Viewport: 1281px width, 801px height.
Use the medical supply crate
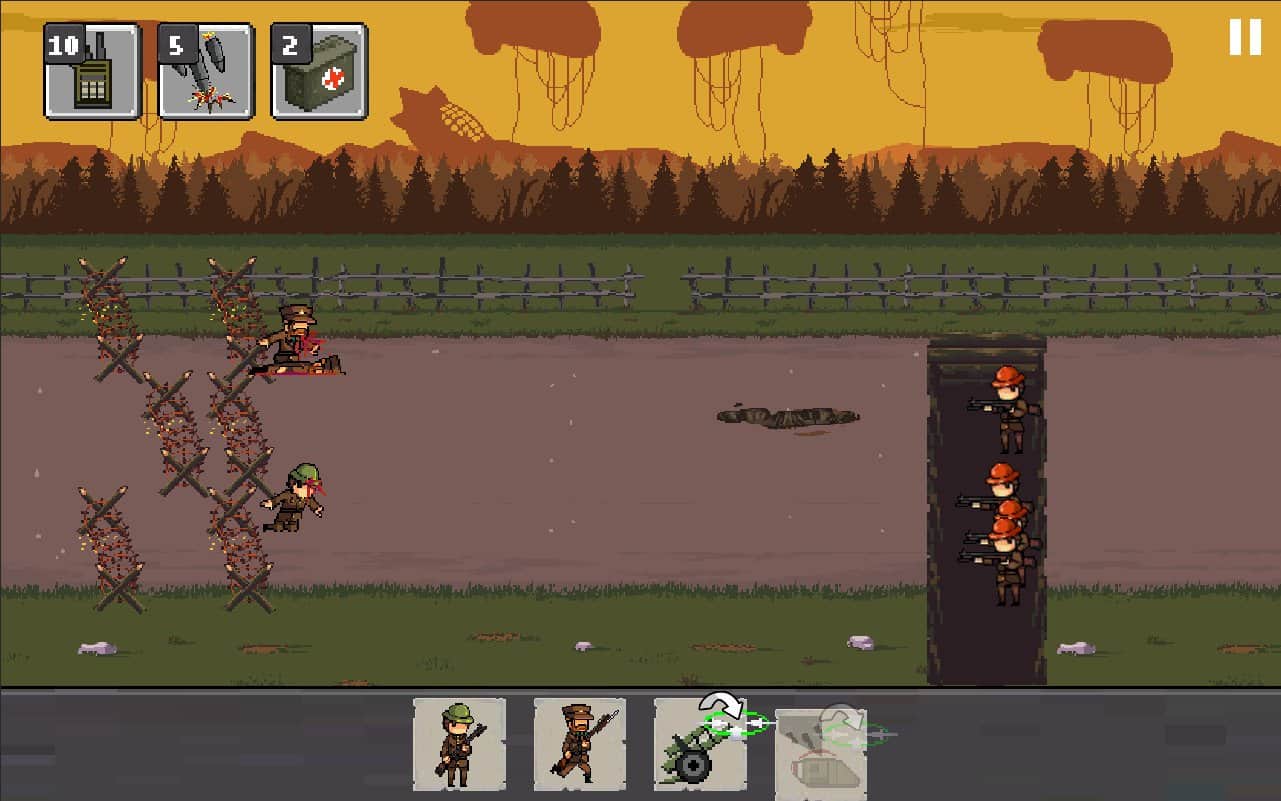[319, 72]
